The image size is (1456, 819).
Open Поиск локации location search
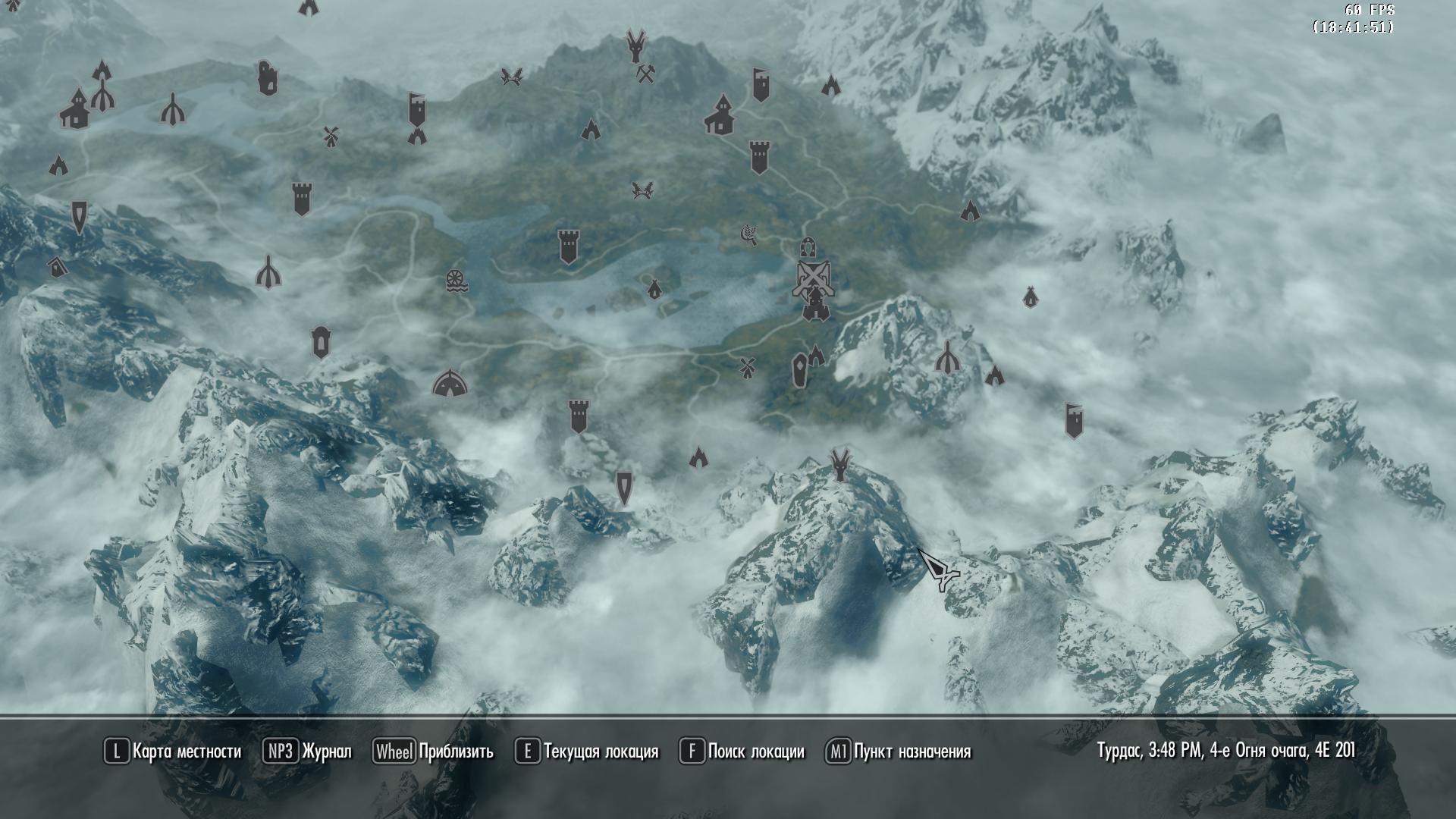[x=742, y=752]
